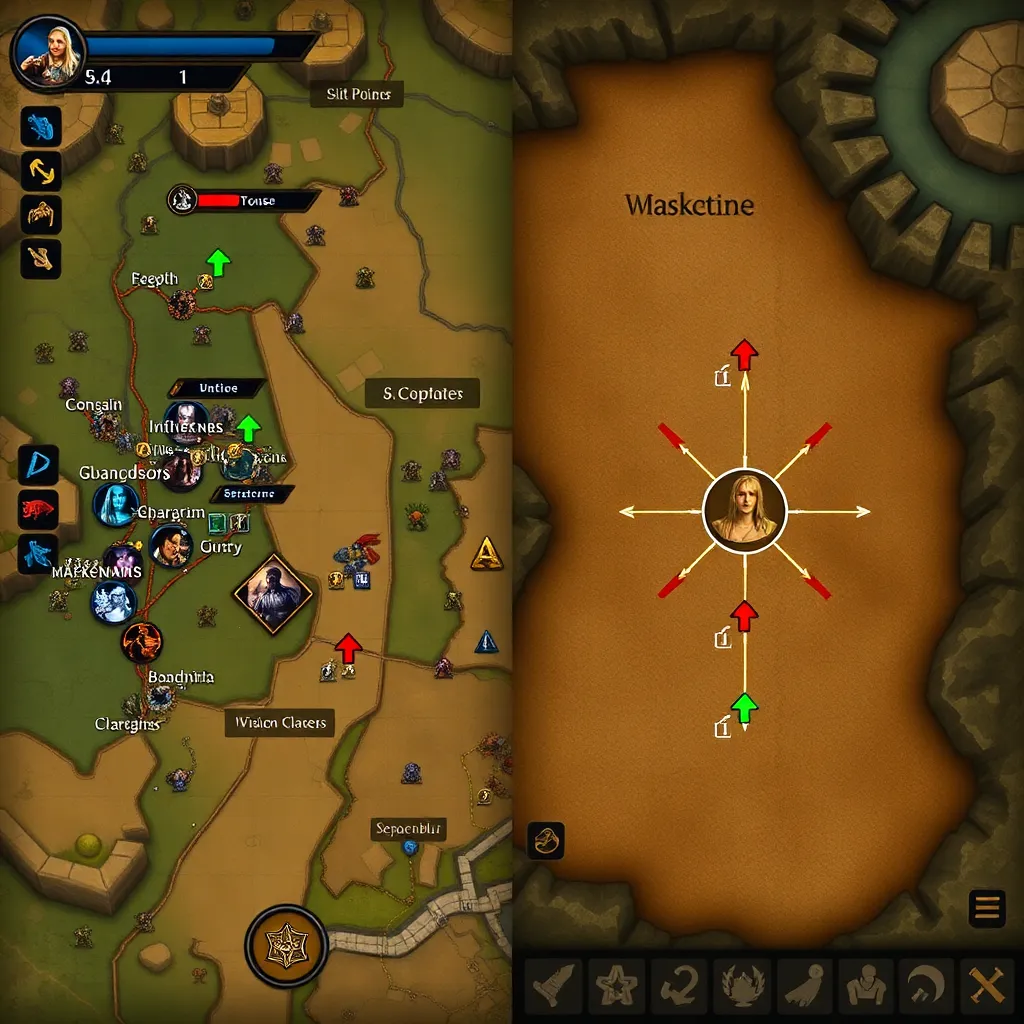The image size is (1024, 1024).
Task: Tap the swirl ring icon button
Action: pos(546,841)
